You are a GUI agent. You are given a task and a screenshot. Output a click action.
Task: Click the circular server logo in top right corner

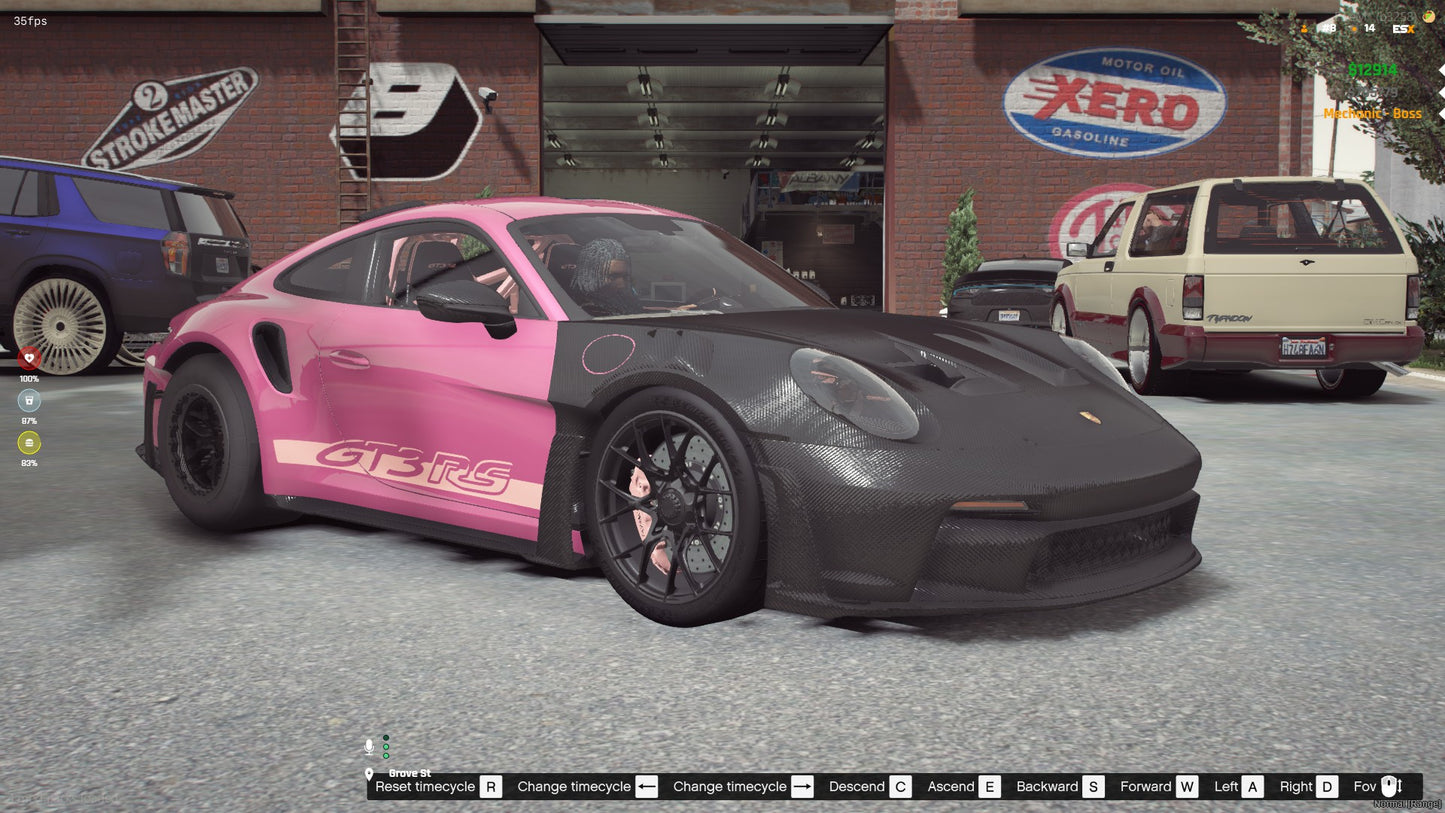pos(1429,17)
